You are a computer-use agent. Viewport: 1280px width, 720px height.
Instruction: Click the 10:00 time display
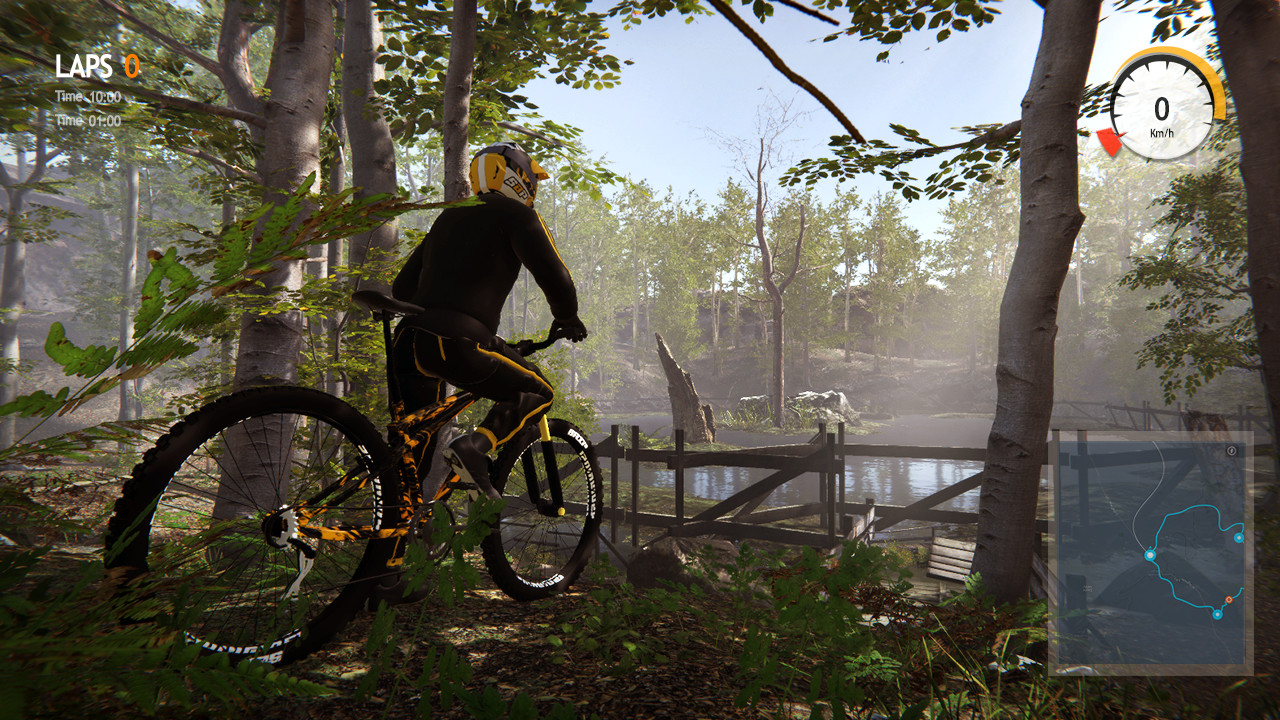tap(104, 96)
